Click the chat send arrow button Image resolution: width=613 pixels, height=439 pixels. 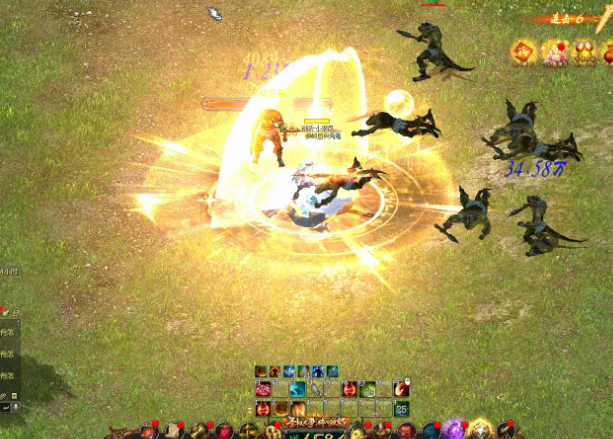6,408
